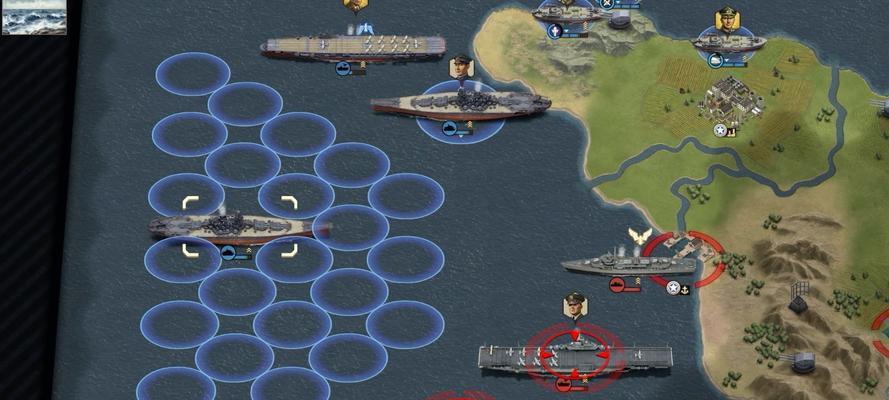Target the enemy carrier with red crosshair
889x400 pixels.
point(575,354)
